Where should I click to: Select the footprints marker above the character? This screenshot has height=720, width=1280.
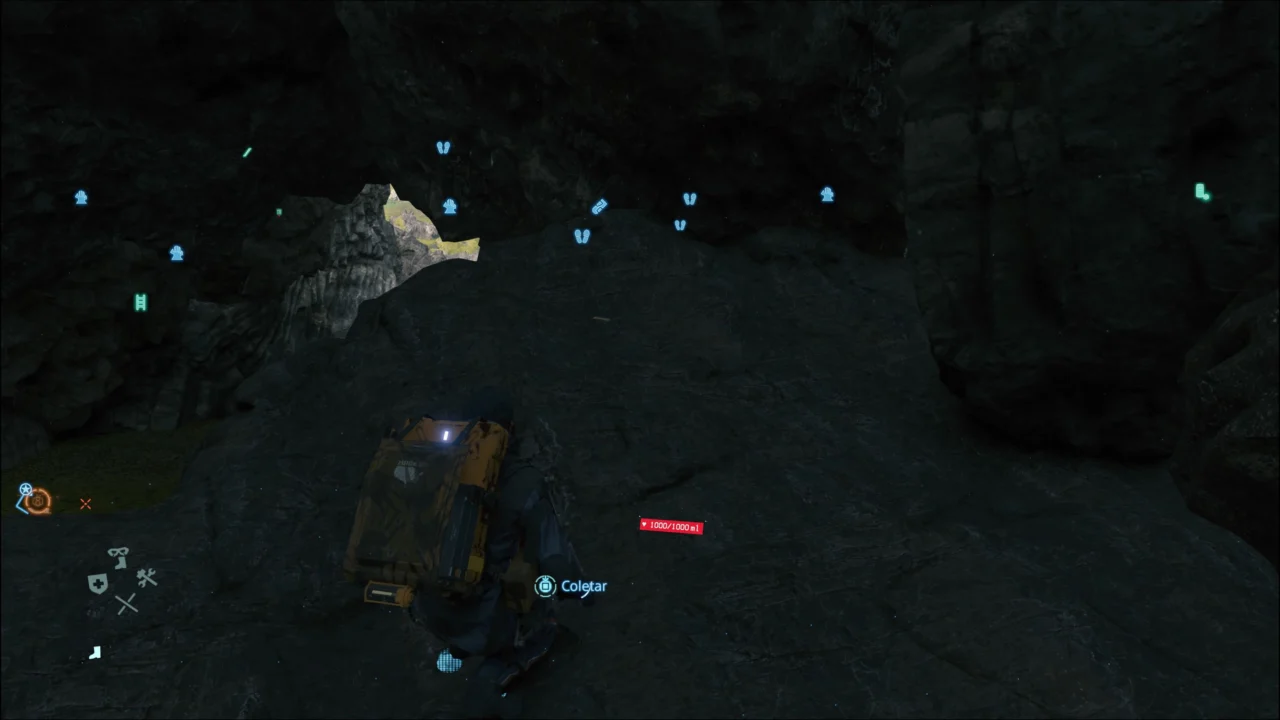443,147
